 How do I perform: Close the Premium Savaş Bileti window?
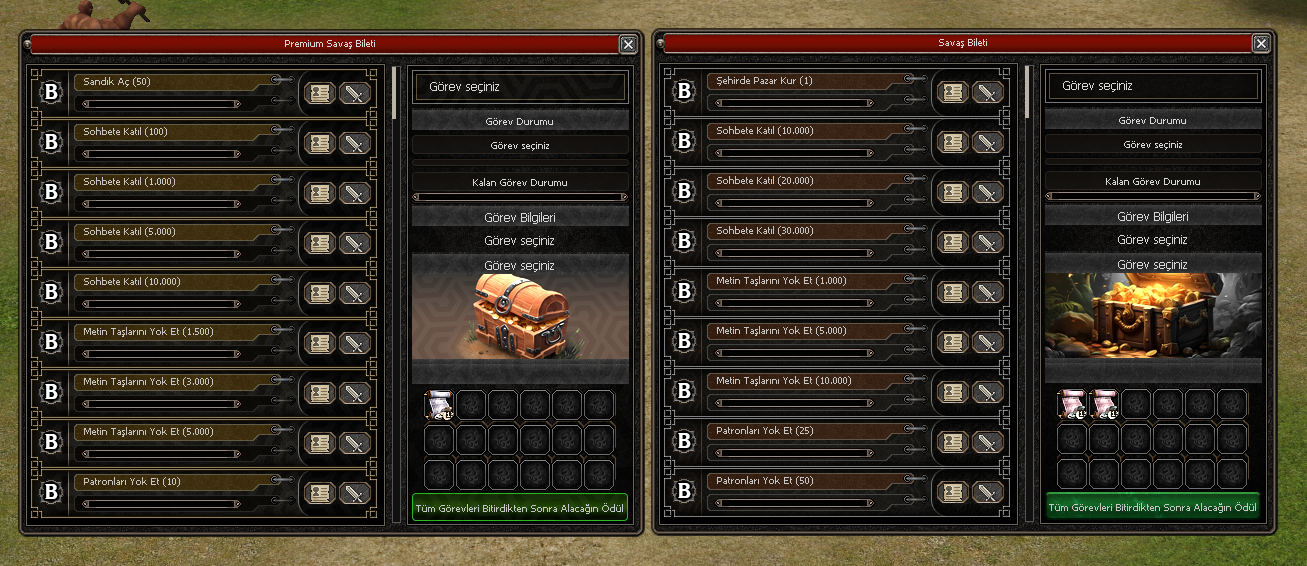(627, 44)
